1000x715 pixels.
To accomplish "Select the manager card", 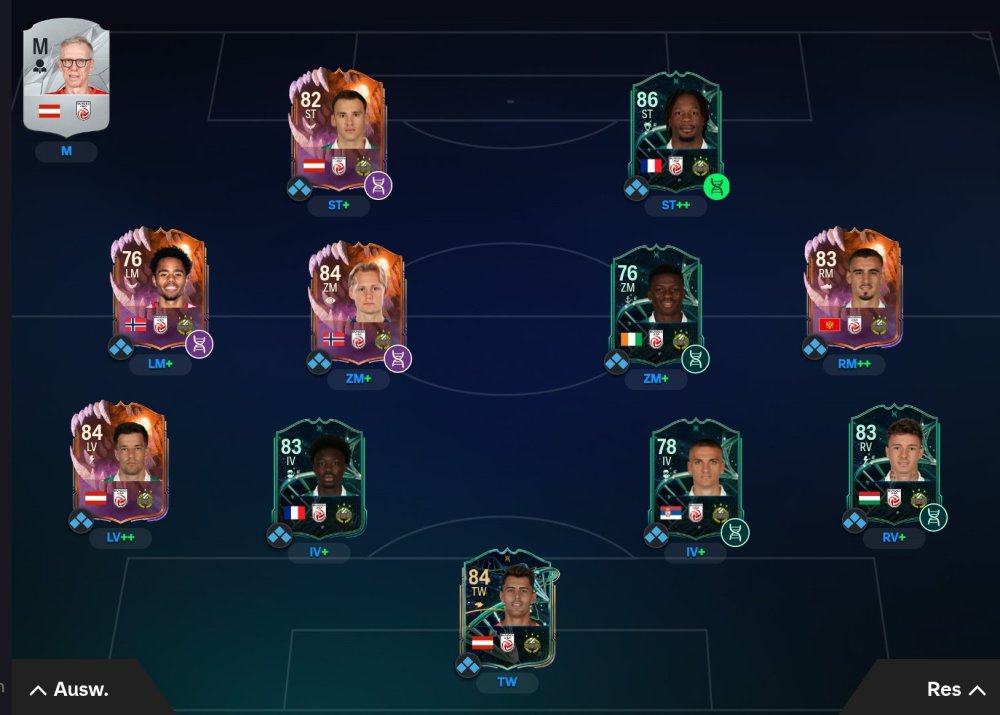I will [x=66, y=77].
